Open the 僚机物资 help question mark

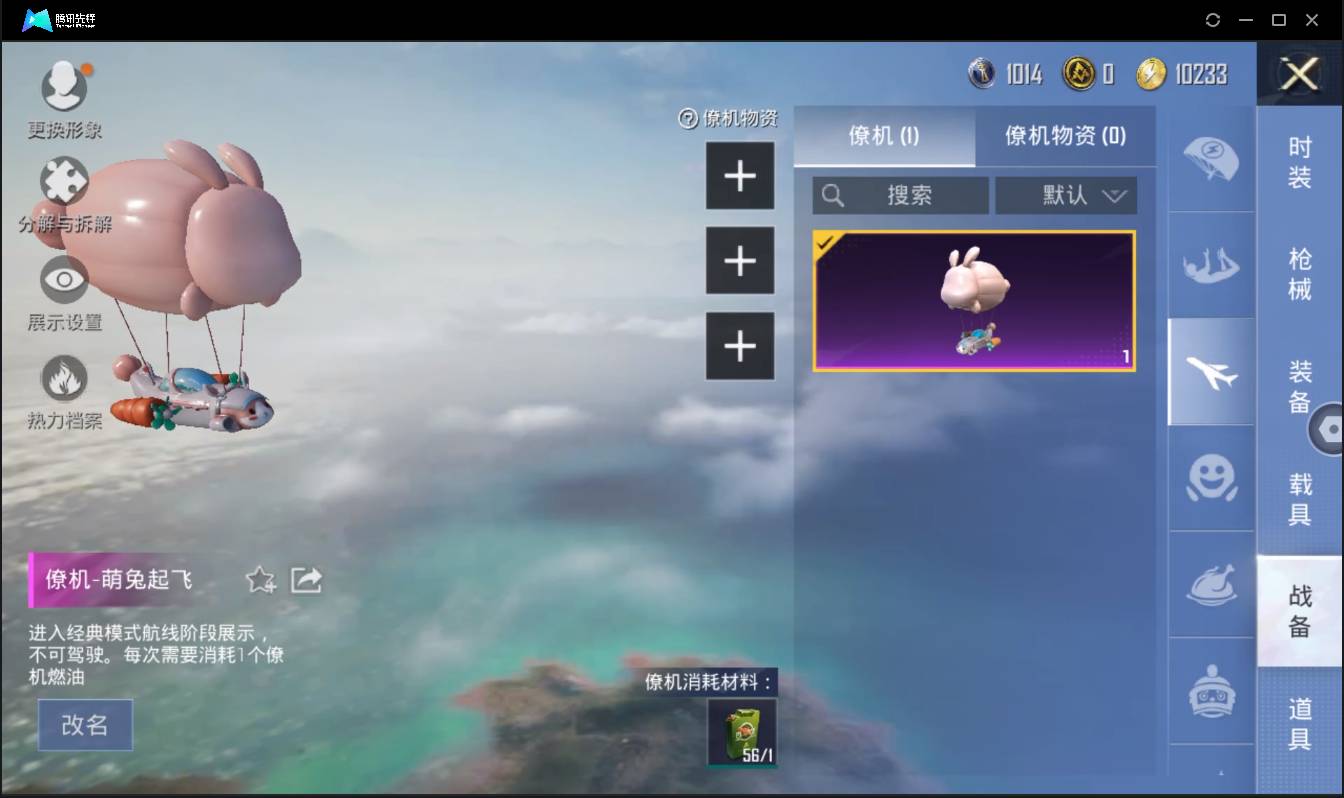point(687,118)
